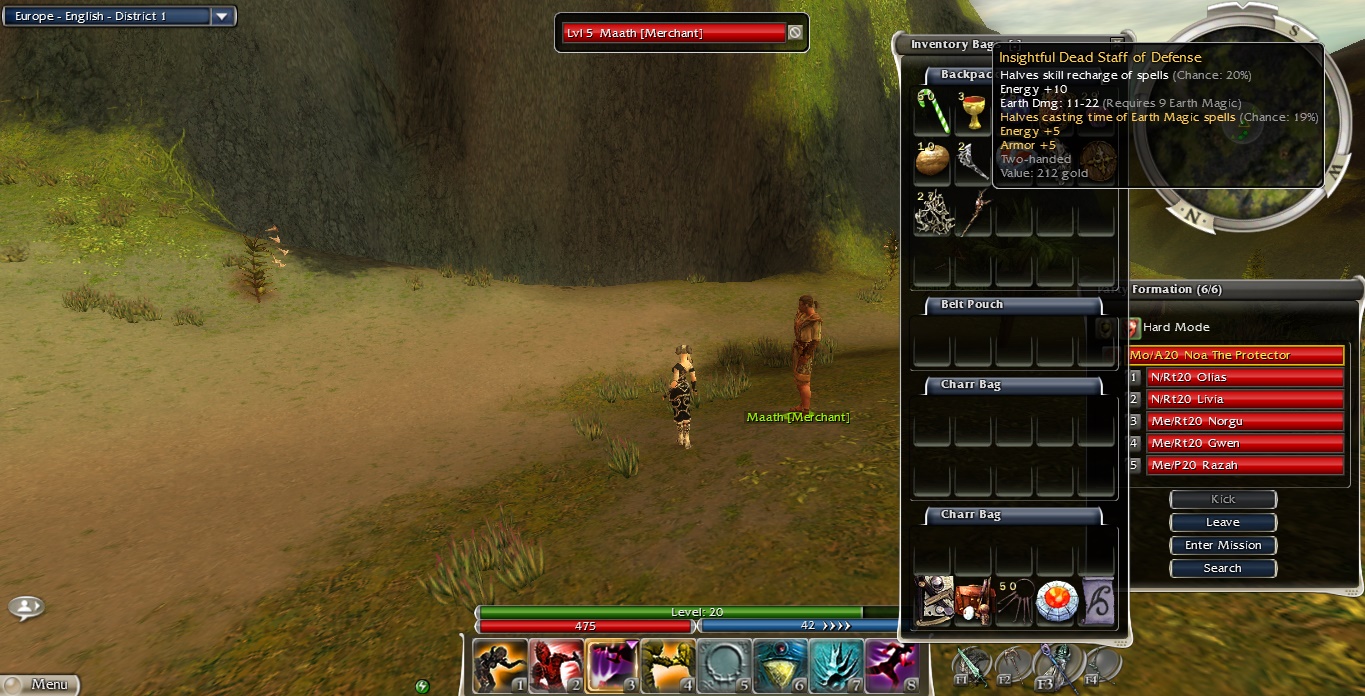This screenshot has height=696, width=1365.
Task: Select party member Olias in the list
Action: (x=1243, y=377)
